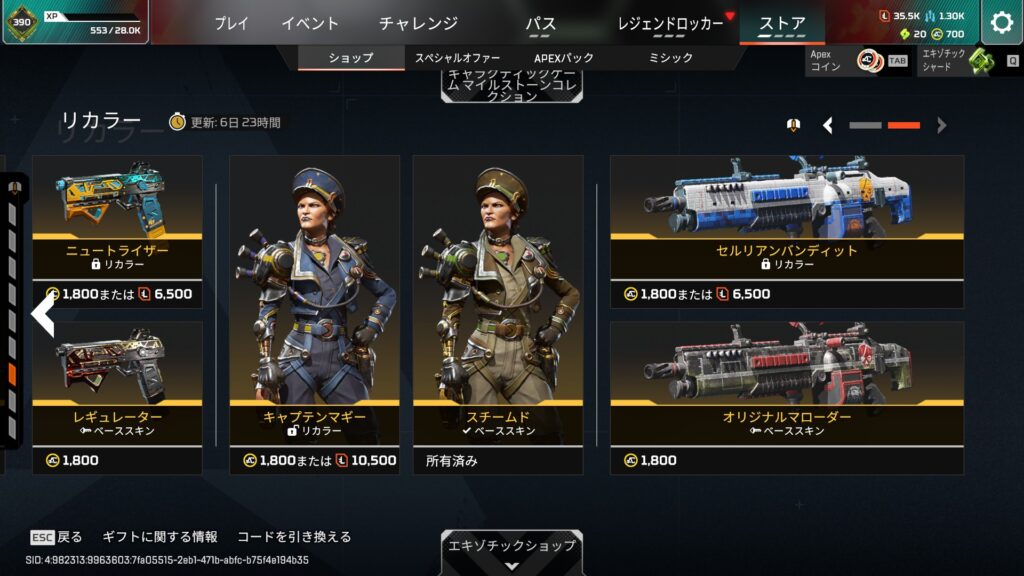Select the ニュートライザー pistol skin

(x=117, y=230)
